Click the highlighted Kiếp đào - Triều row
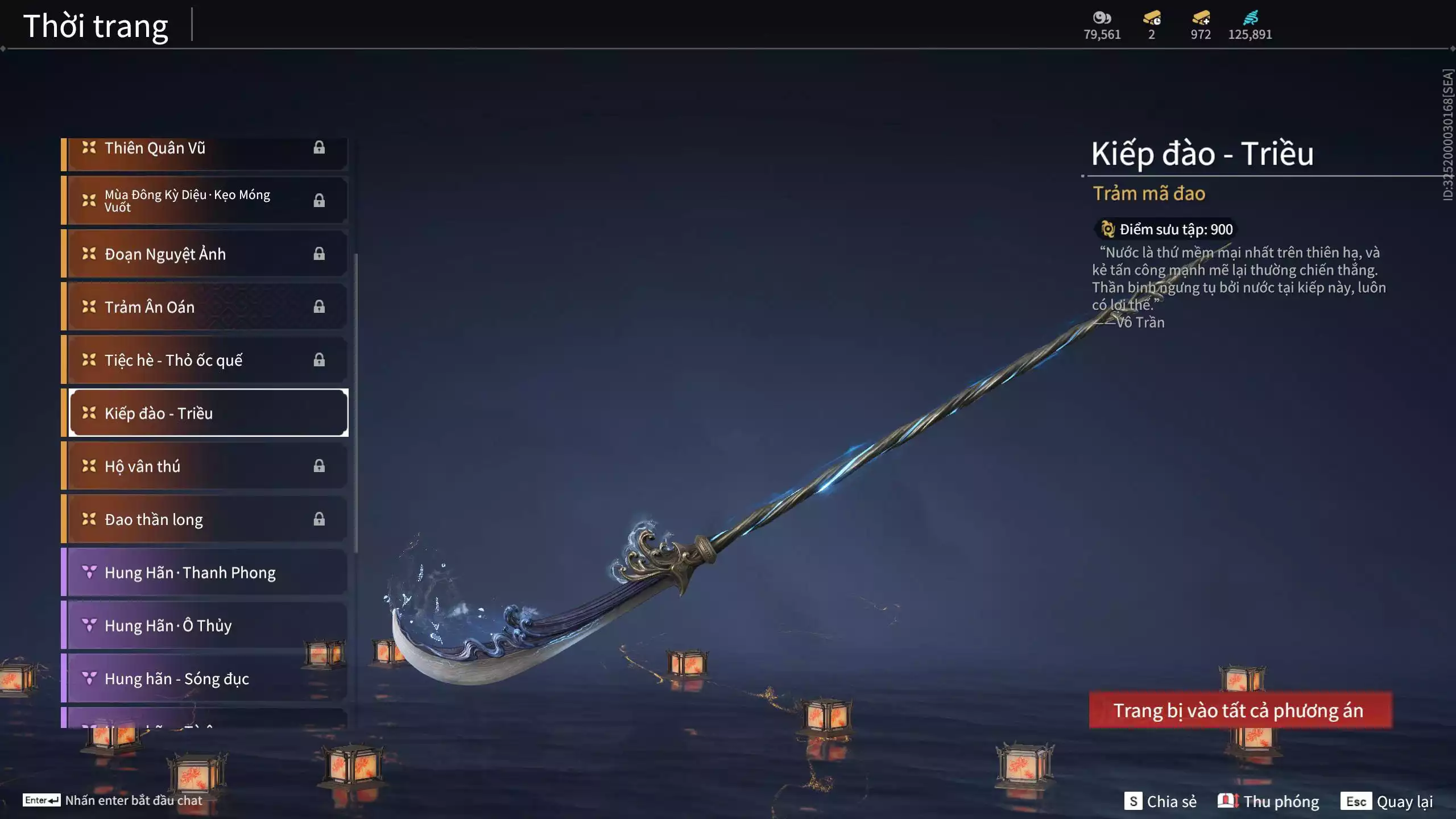The height and width of the screenshot is (819, 1456). point(208,413)
